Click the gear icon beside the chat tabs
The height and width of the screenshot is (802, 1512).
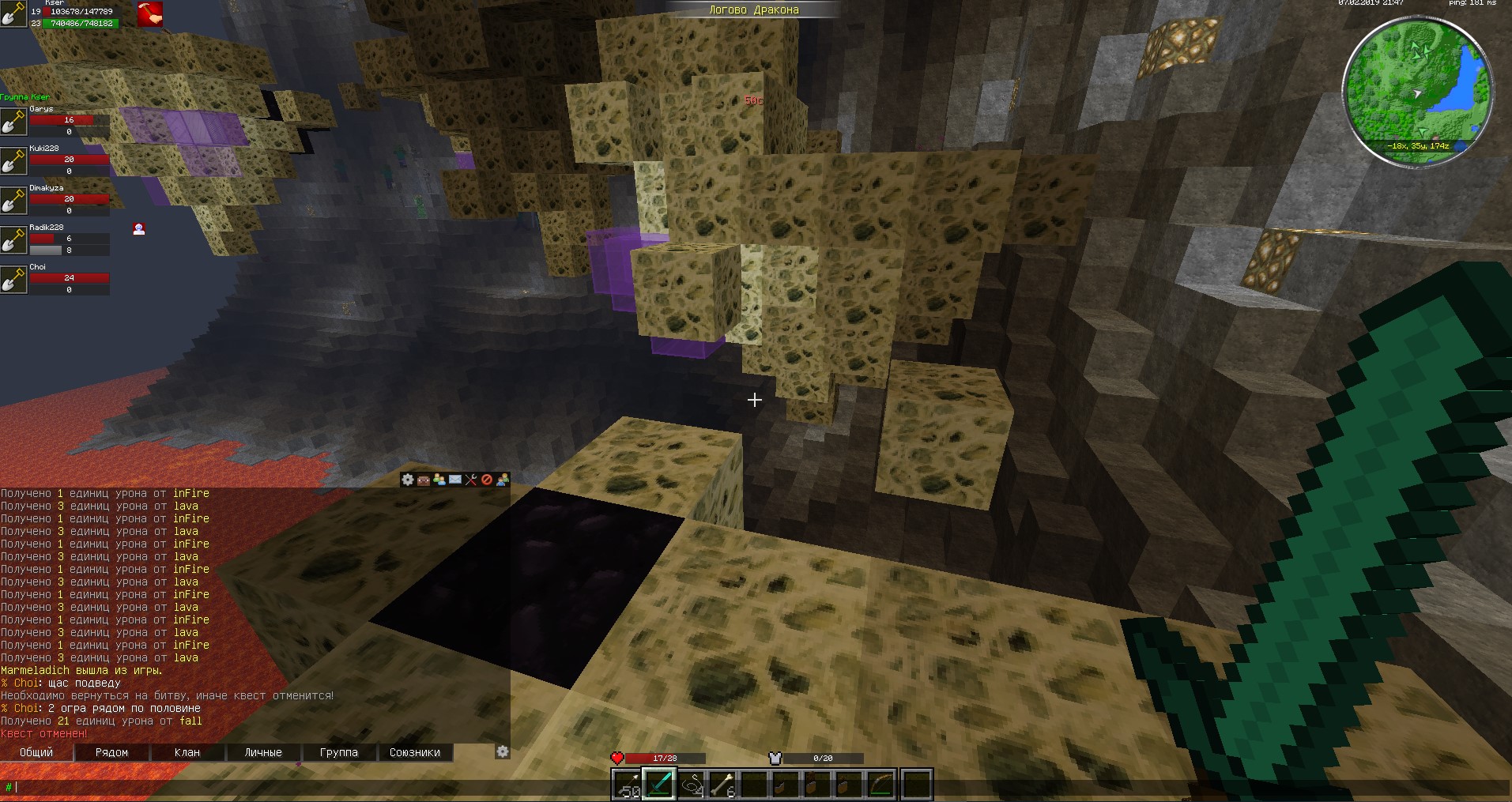tap(503, 751)
